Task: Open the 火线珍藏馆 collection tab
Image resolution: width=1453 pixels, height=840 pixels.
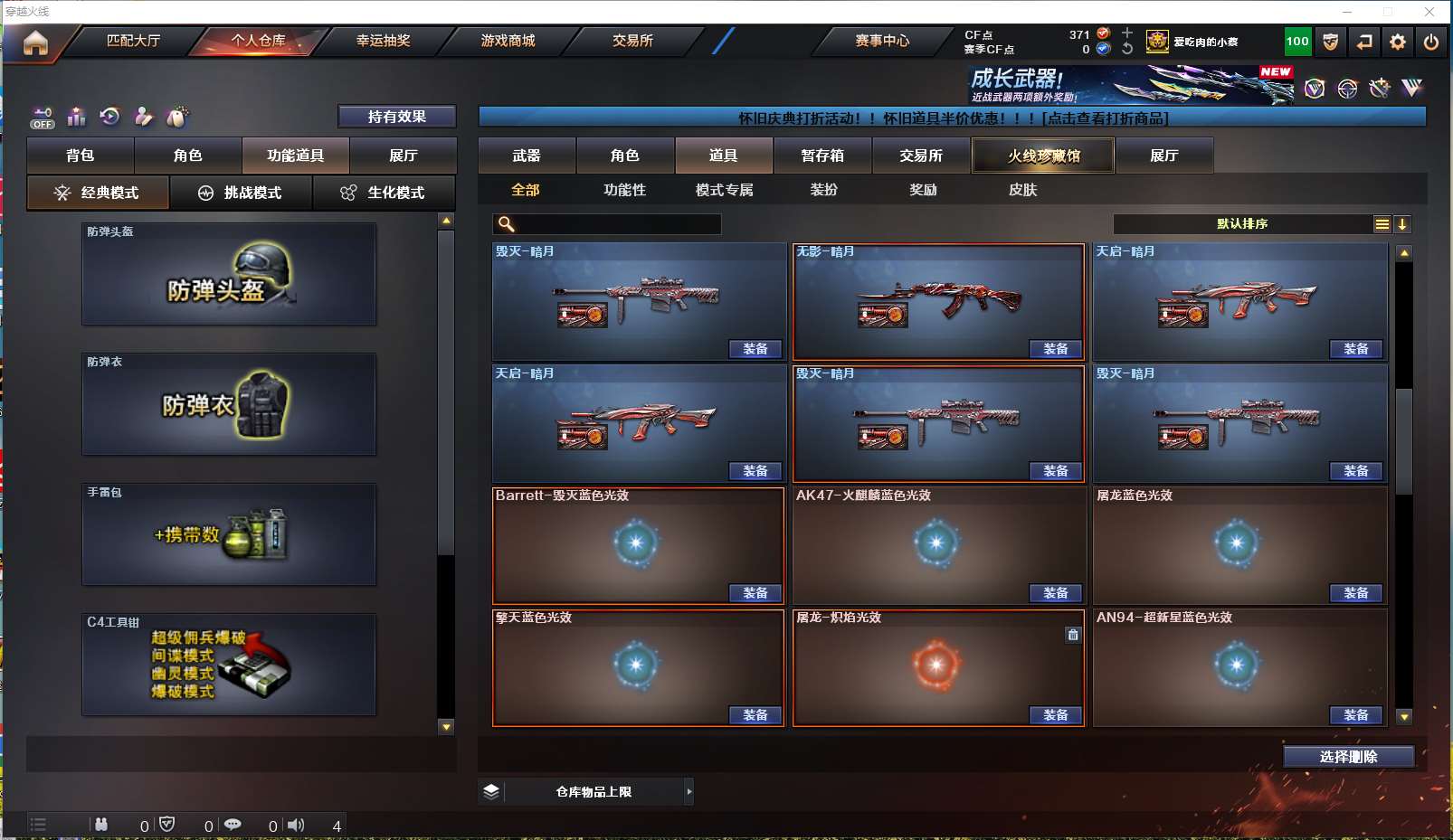Action: (1043, 156)
